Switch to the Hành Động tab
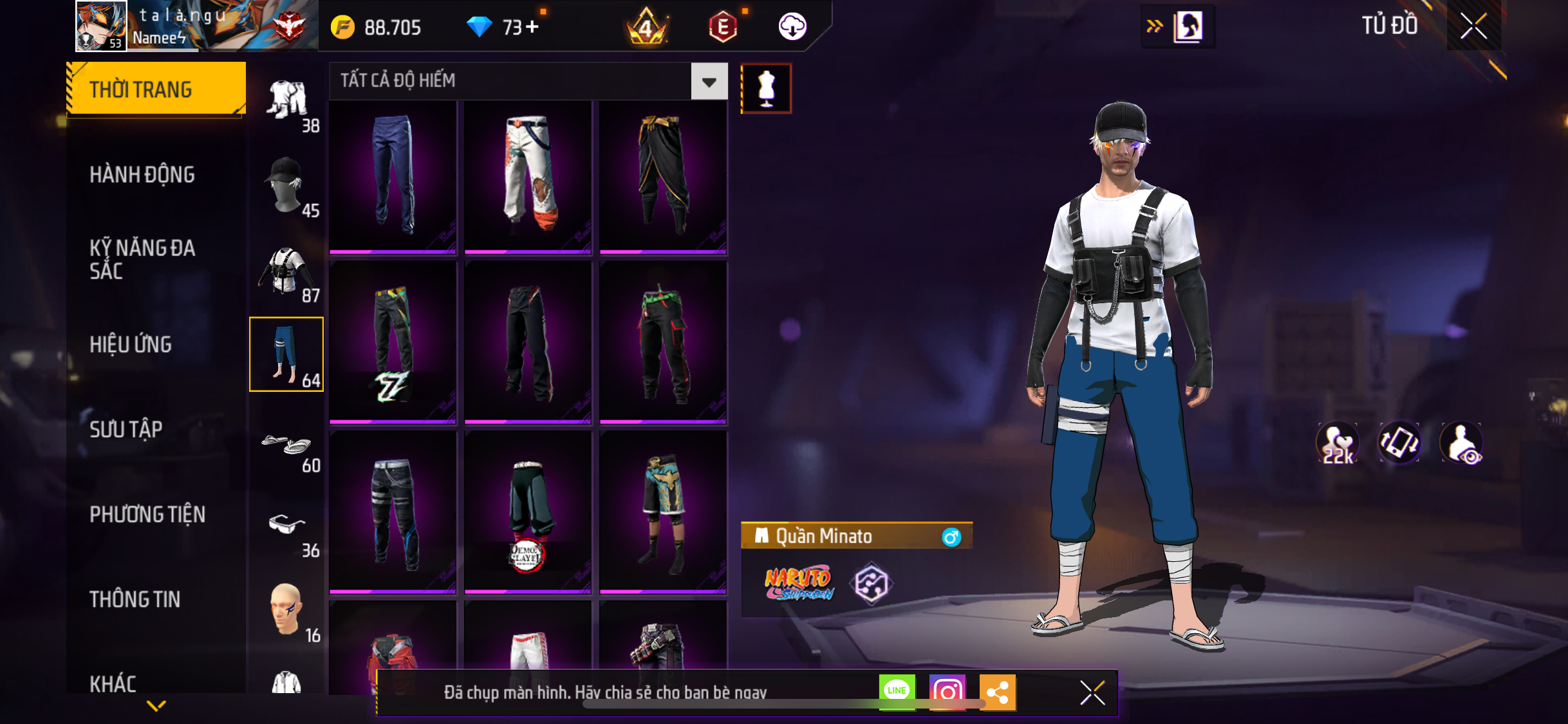The width and height of the screenshot is (1568, 724). pos(142,174)
